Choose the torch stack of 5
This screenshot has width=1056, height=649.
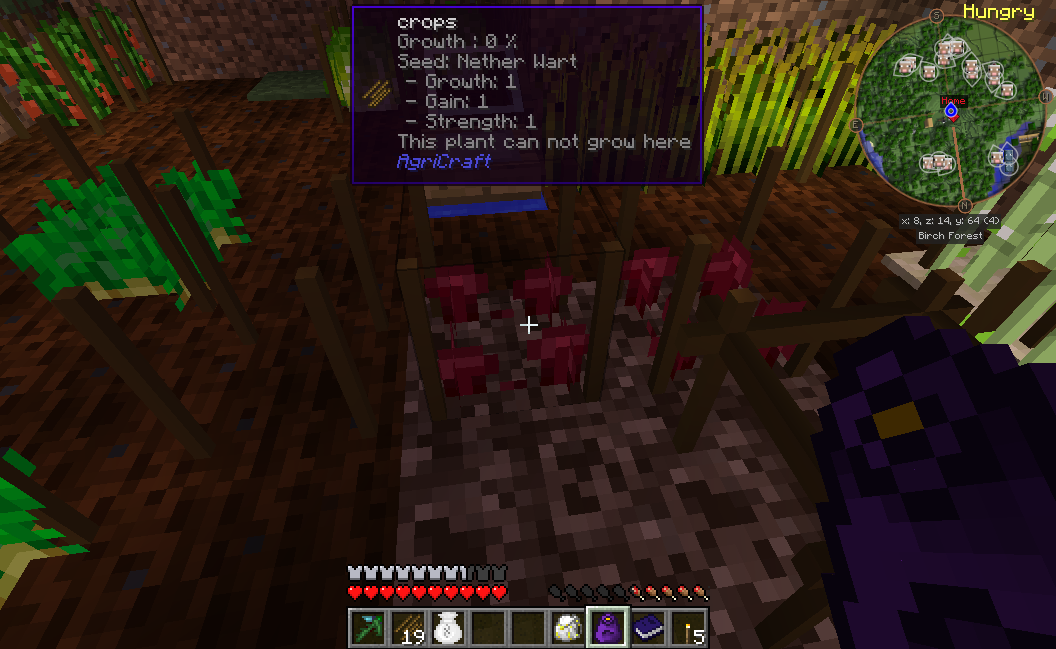coord(688,628)
